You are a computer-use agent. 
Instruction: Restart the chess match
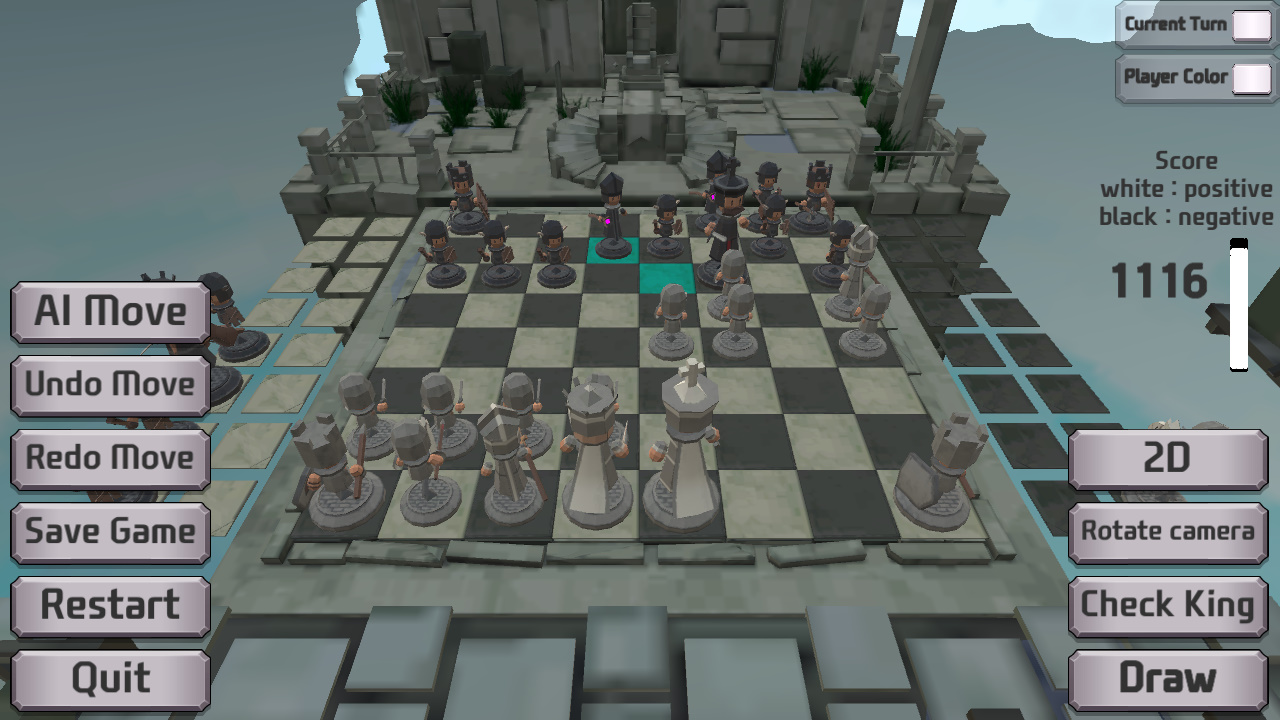110,605
